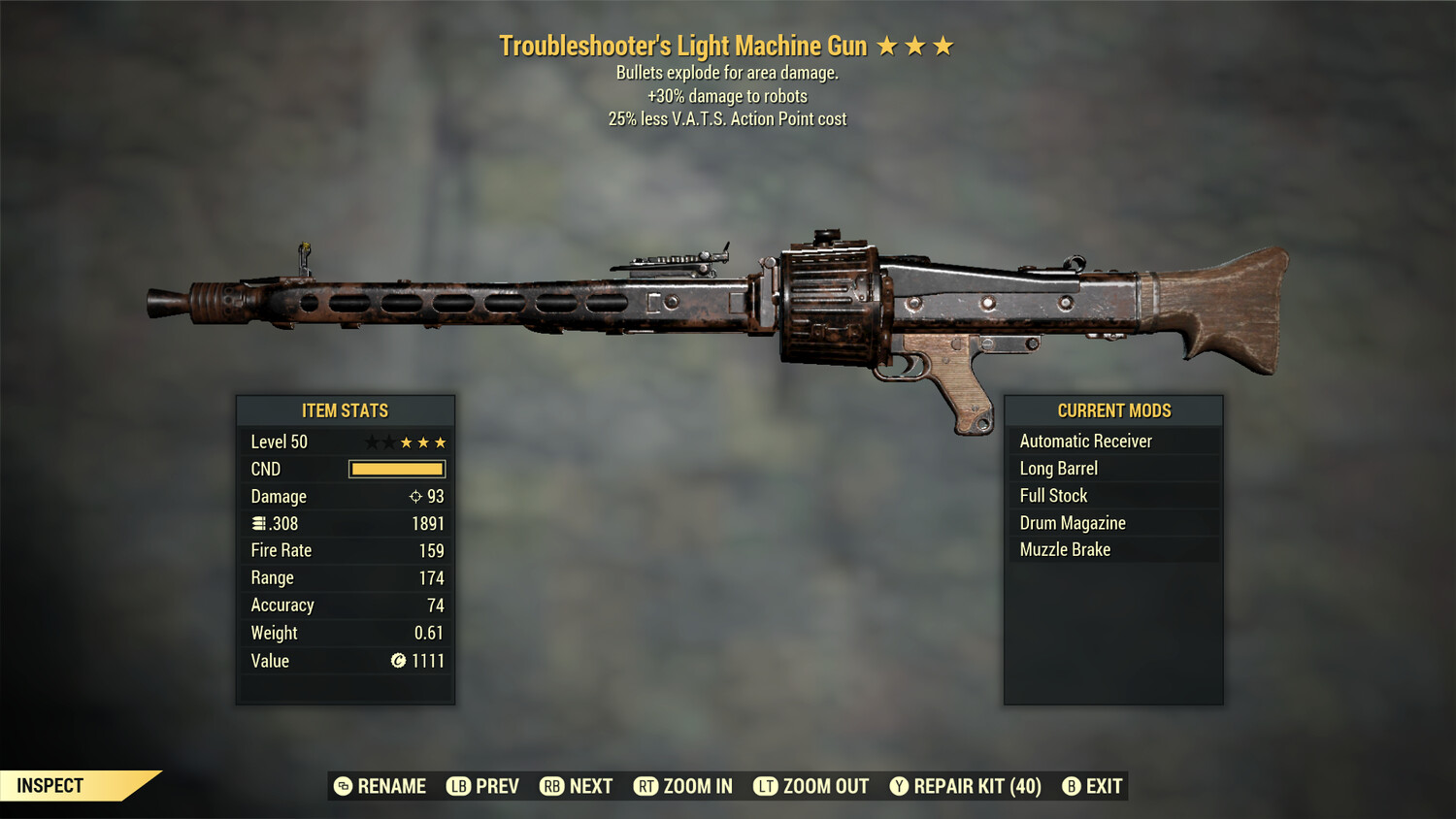Click the RB controller icon for NEXT
Image resolution: width=1456 pixels, height=819 pixels.
(x=552, y=786)
